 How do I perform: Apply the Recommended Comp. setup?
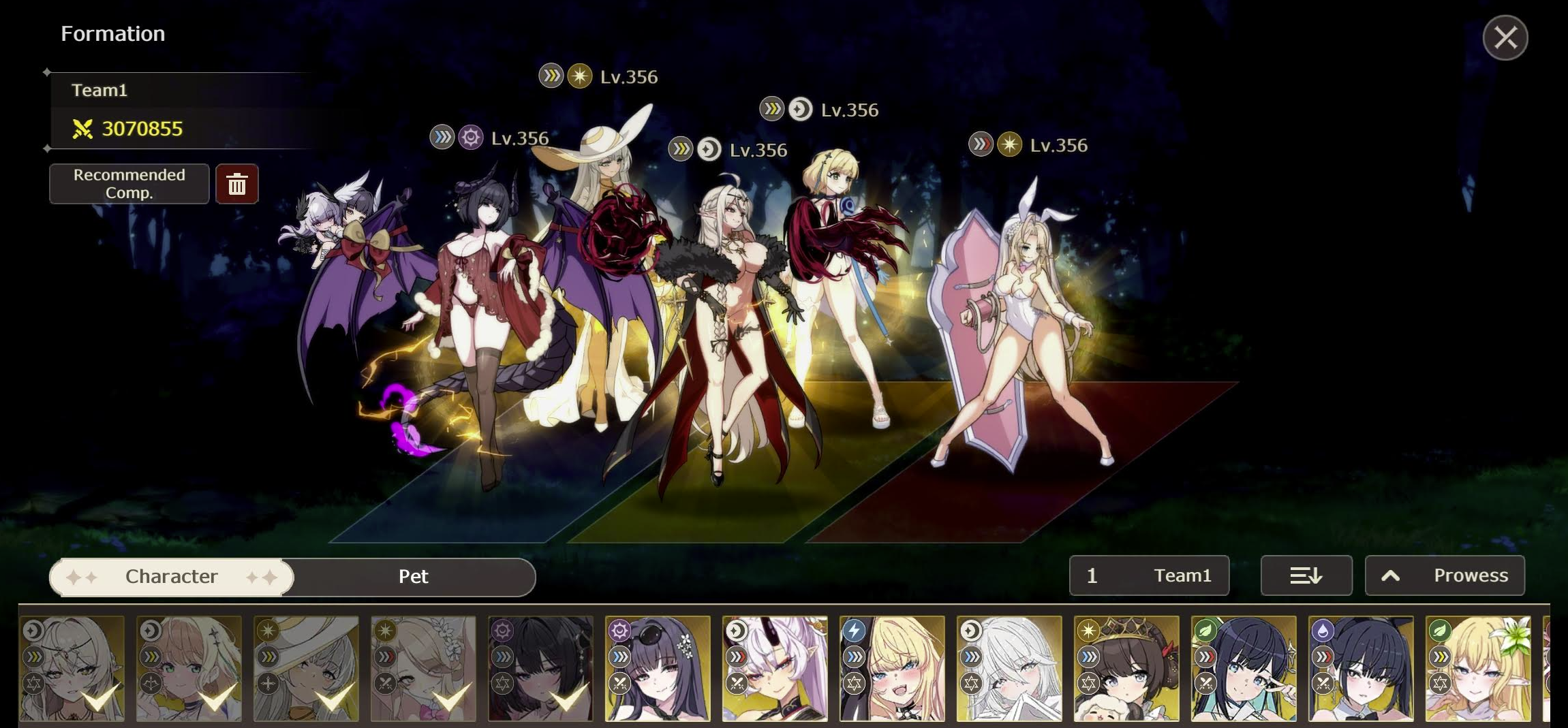point(129,184)
